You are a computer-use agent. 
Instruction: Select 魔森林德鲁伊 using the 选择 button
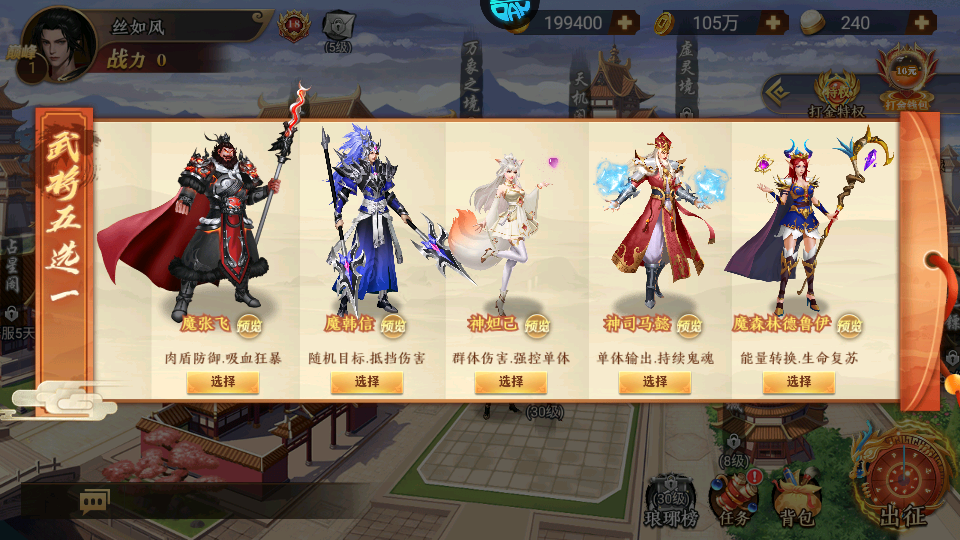(x=799, y=382)
